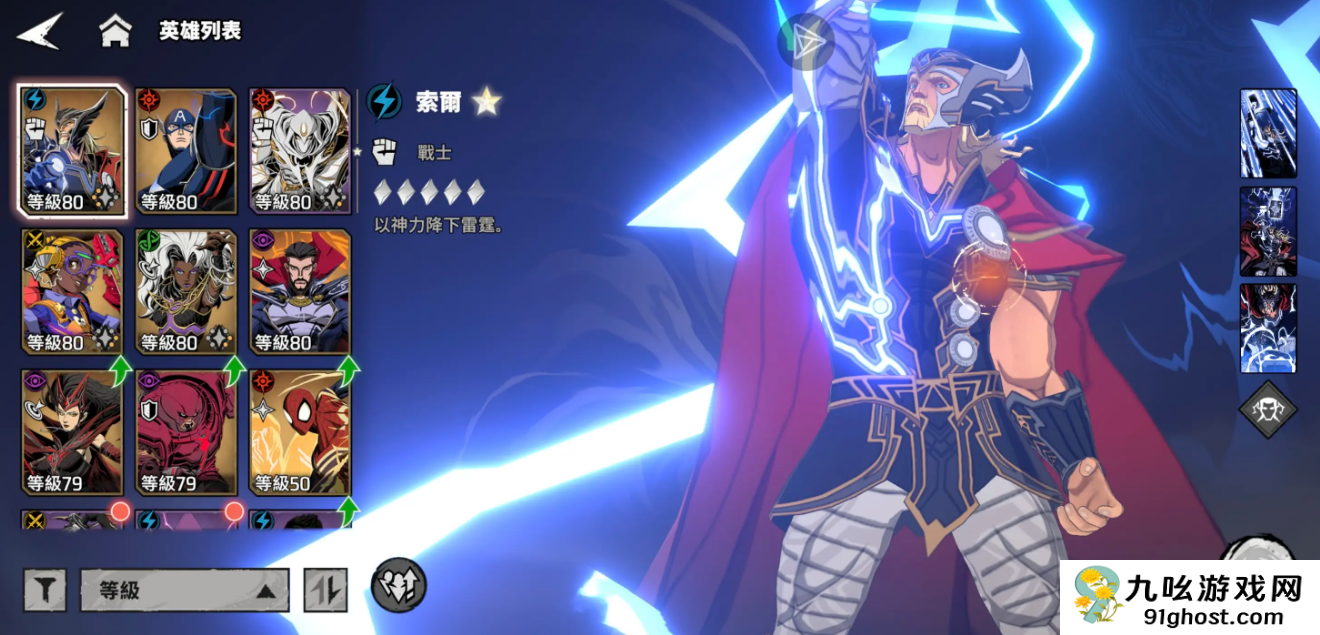Select the hero card with yellow glasses
This screenshot has width=1320, height=635.
click(73, 291)
